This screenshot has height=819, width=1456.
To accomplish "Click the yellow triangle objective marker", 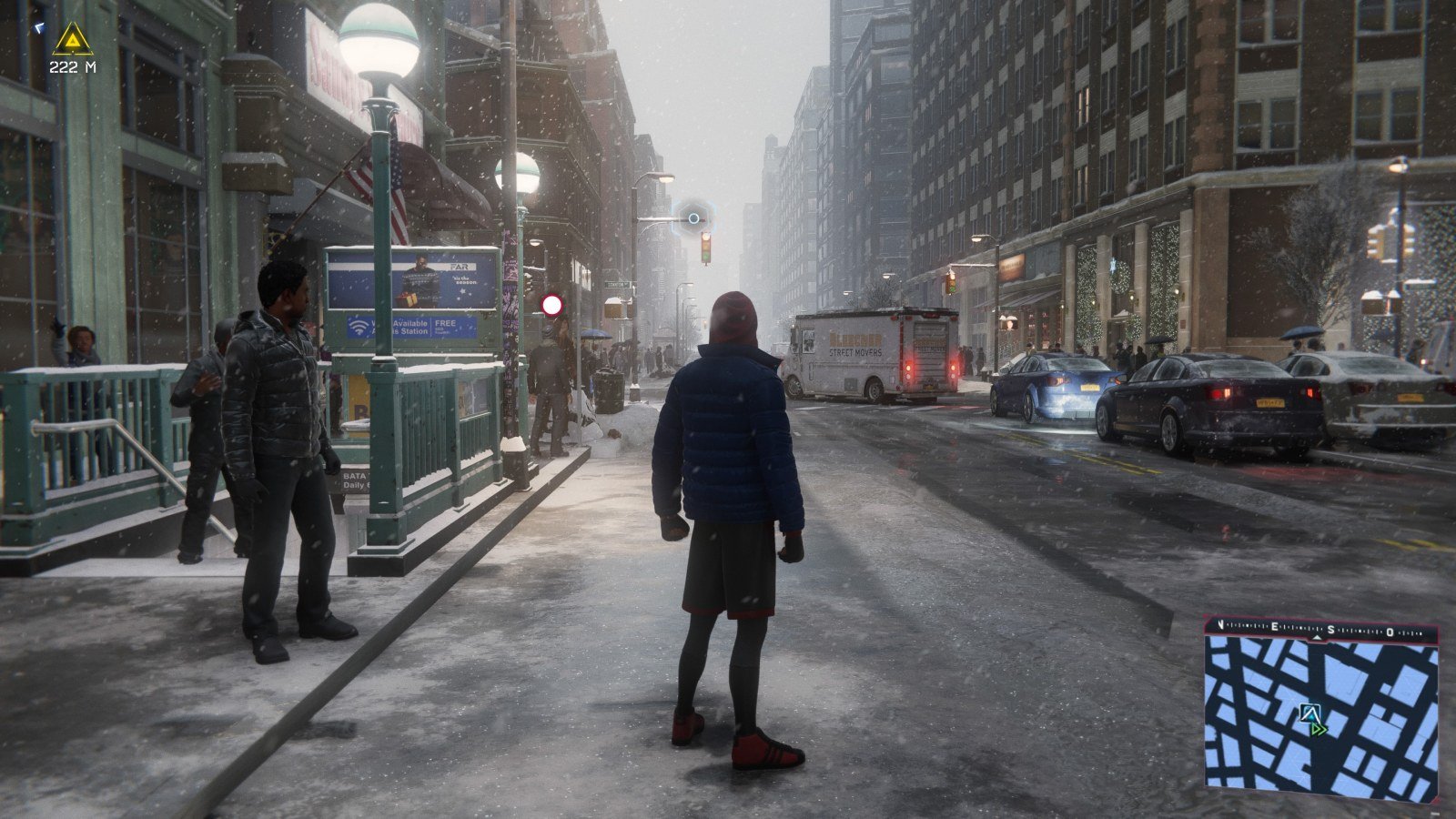I will pyautogui.click(x=73, y=39).
